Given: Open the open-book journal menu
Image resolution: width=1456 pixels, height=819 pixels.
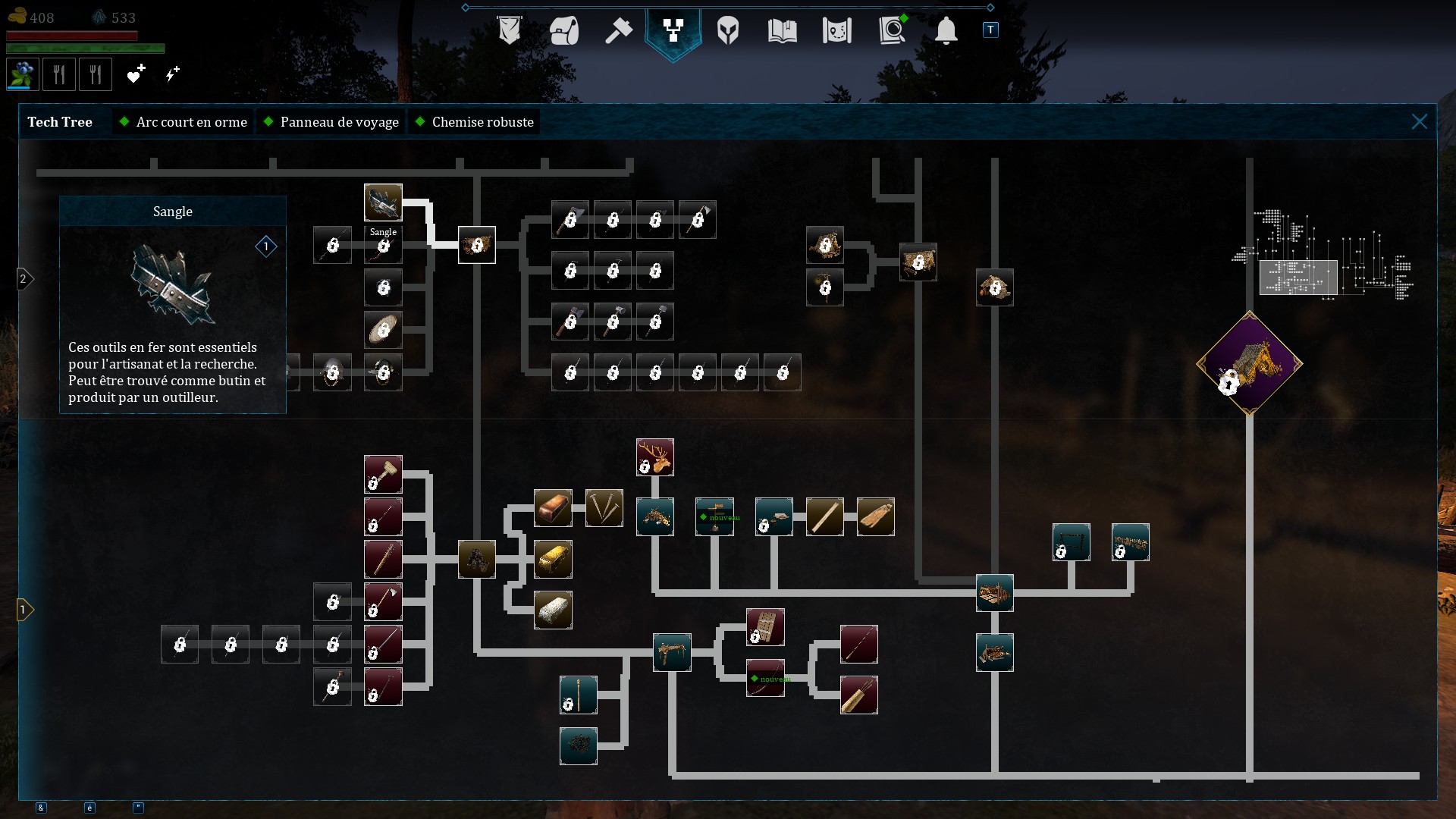Looking at the screenshot, I should click(x=782, y=31).
